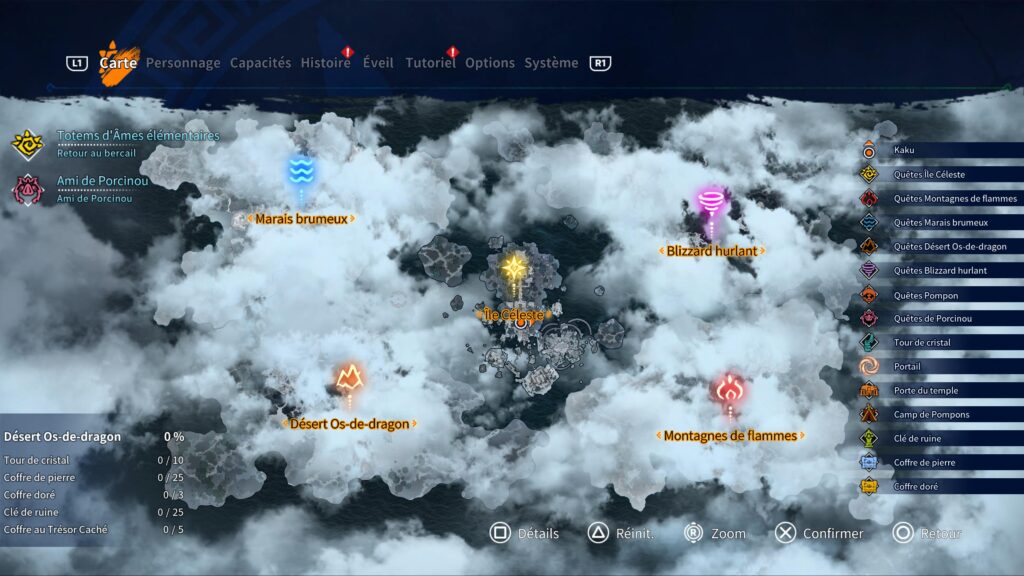Toggle Quêtes Île Céleste in the legend
The width and height of the screenshot is (1024, 576).
[929, 174]
